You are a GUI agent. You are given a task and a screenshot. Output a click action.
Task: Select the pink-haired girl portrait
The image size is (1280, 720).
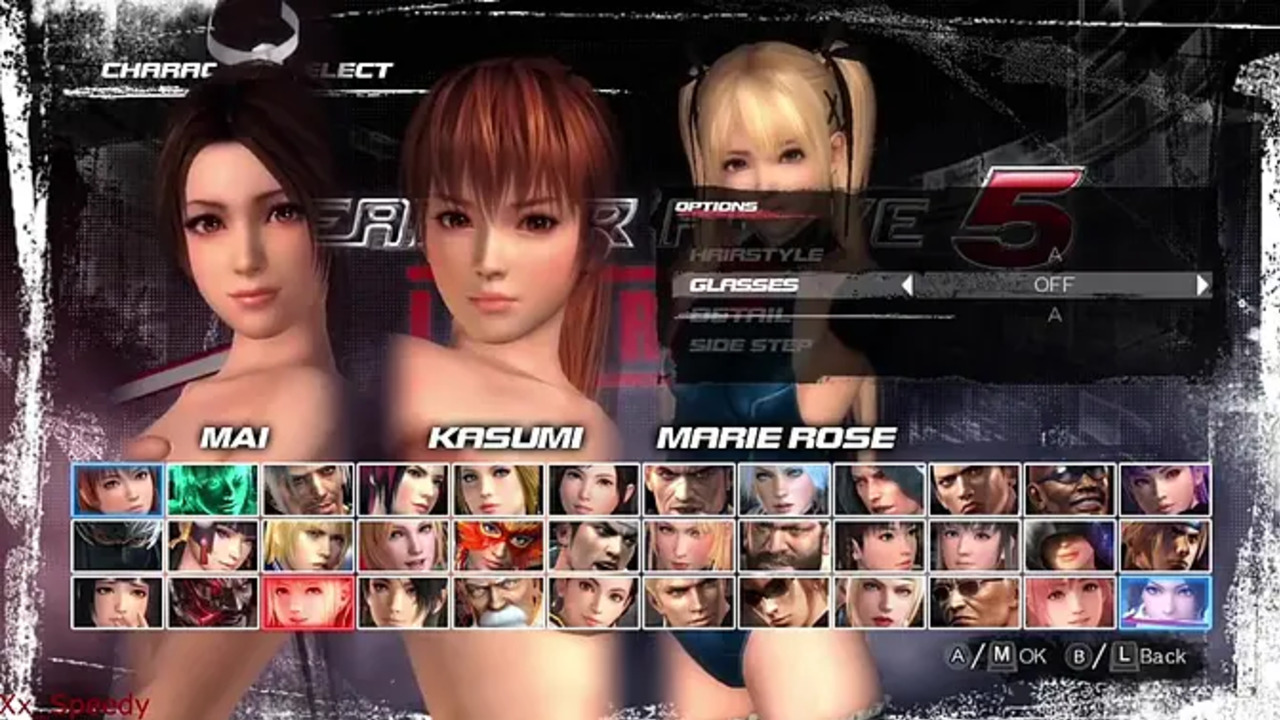[1070, 602]
